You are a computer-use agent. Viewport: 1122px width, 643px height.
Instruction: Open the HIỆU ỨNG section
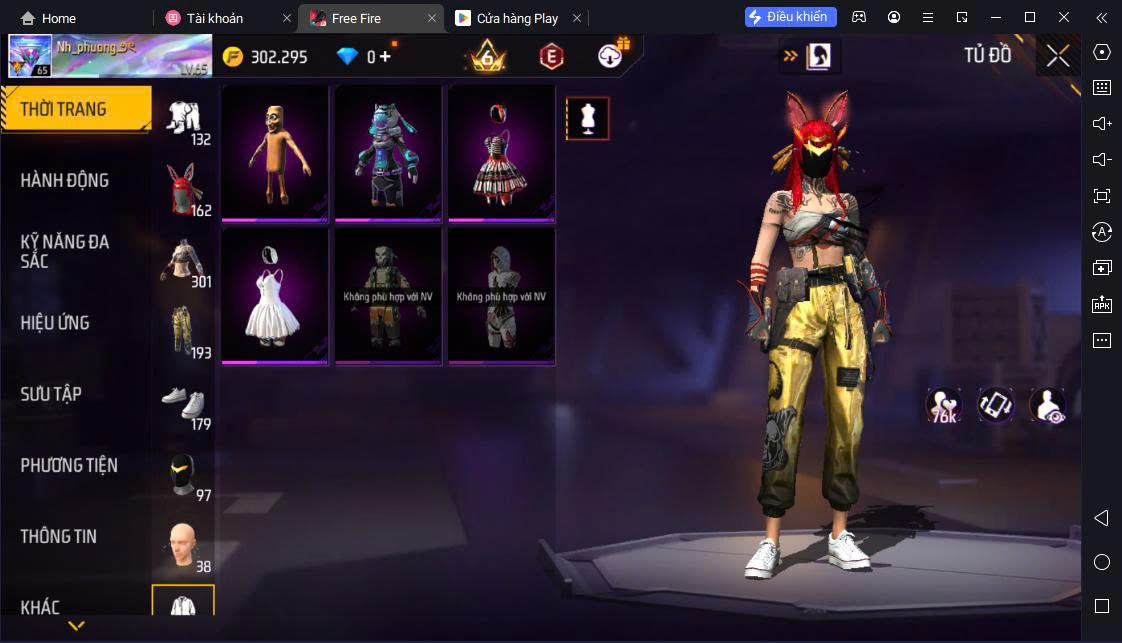click(x=55, y=322)
